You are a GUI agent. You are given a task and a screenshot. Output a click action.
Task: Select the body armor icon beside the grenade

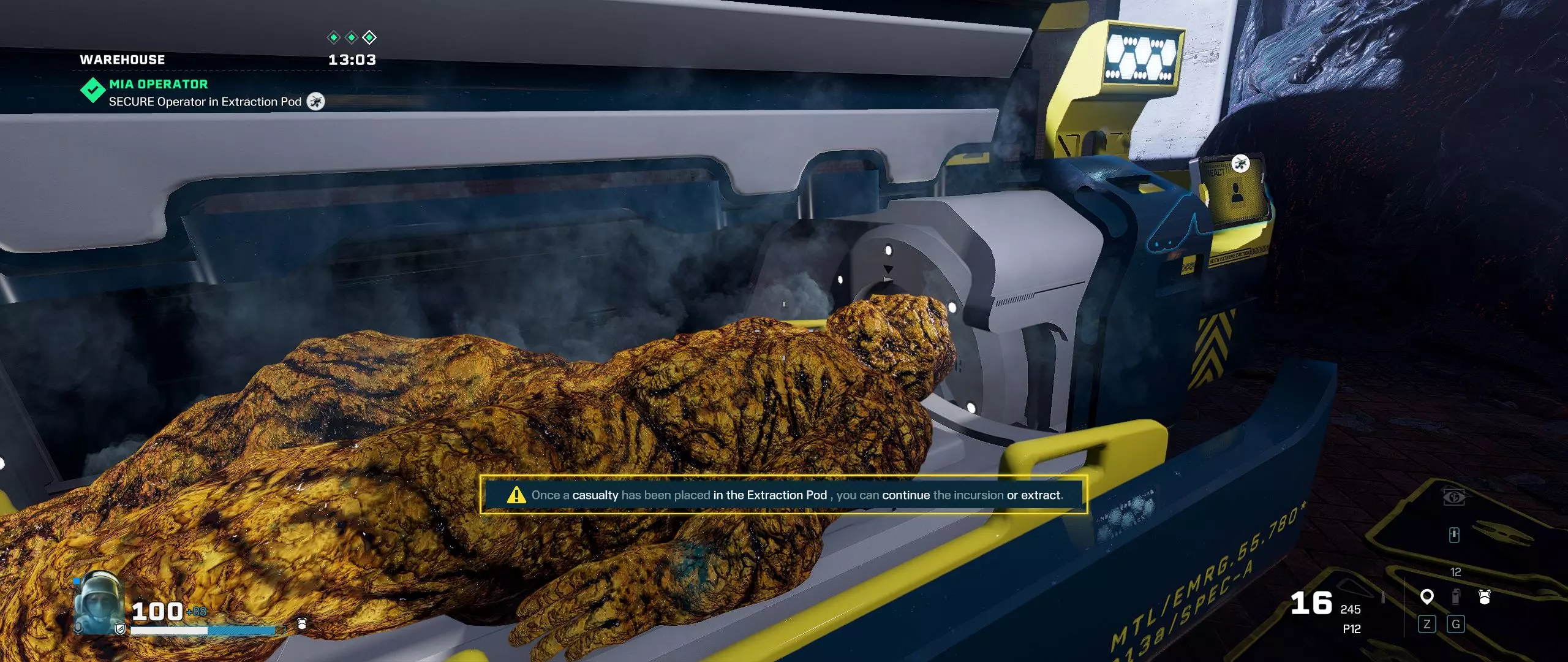click(x=1484, y=596)
